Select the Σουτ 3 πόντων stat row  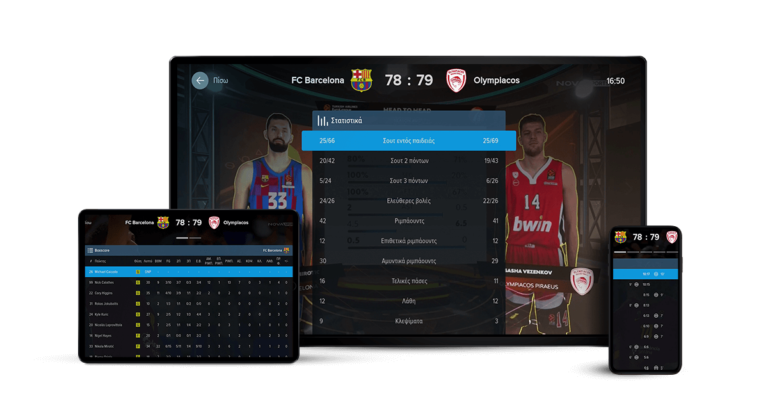point(409,181)
